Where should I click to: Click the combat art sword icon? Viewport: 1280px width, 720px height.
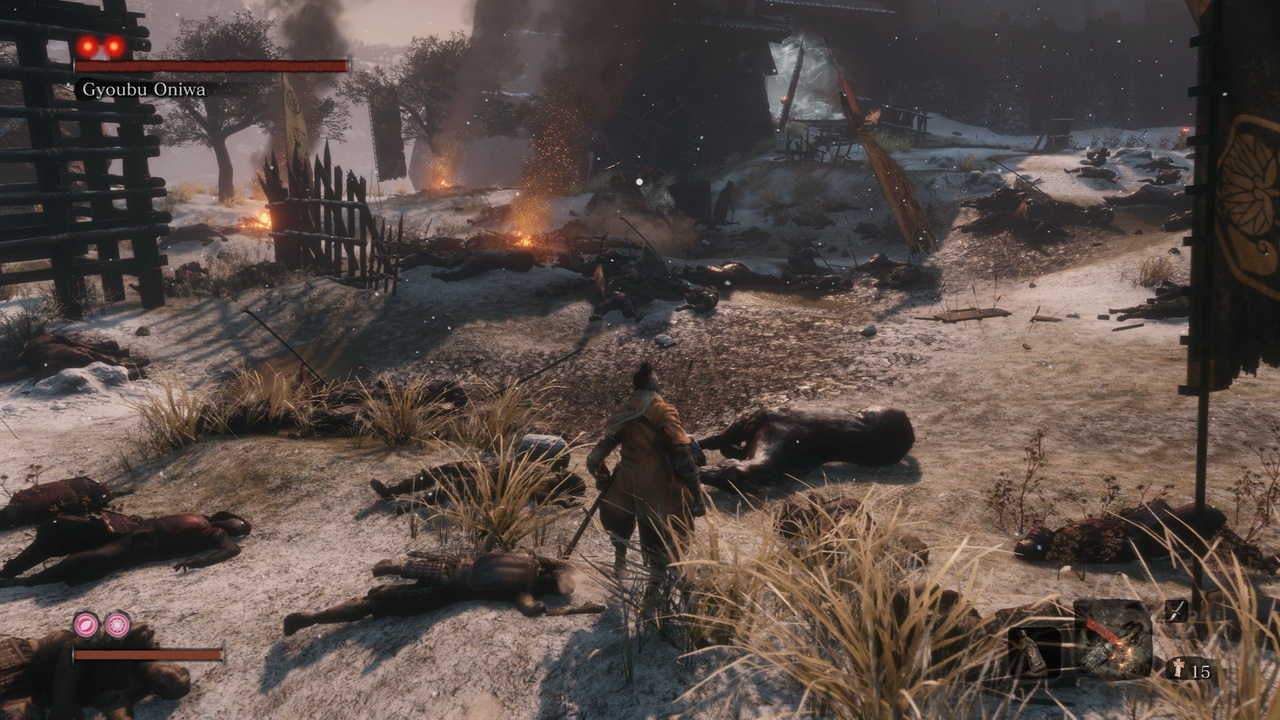point(1177,611)
